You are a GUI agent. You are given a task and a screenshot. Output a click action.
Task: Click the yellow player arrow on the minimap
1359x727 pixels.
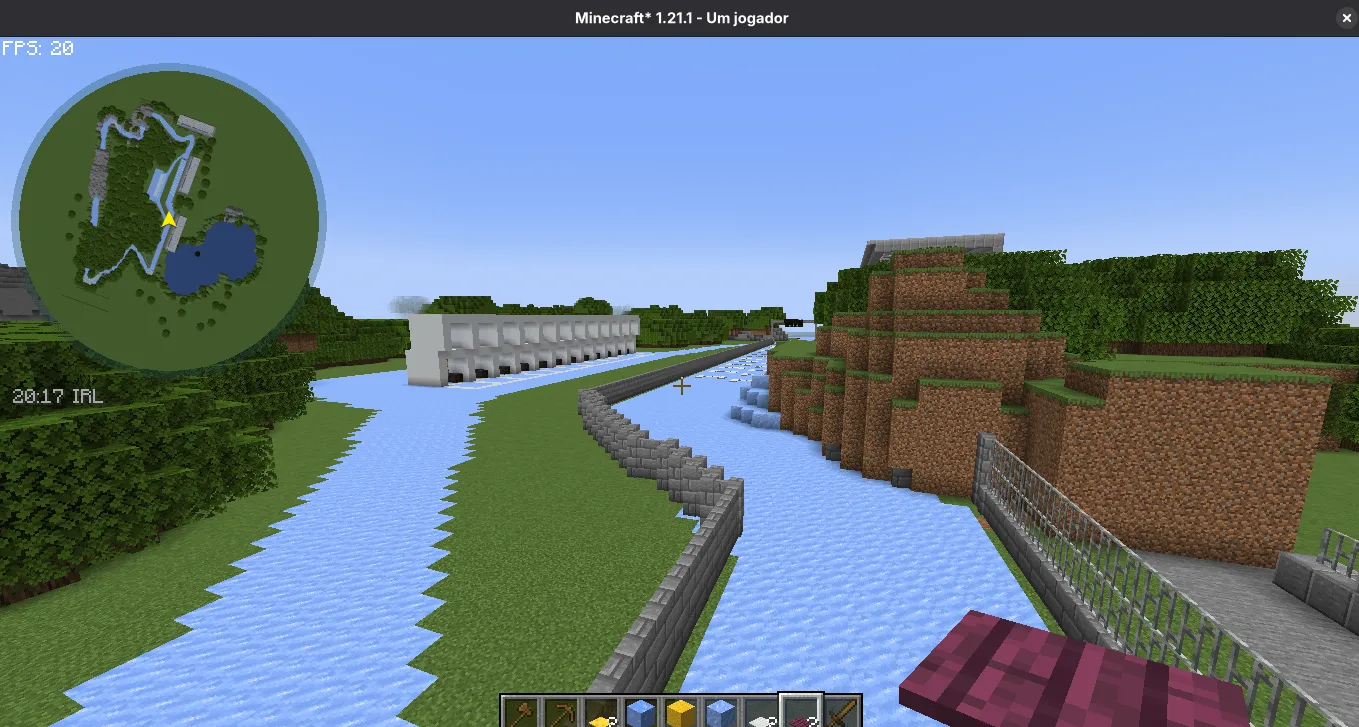(x=167, y=218)
